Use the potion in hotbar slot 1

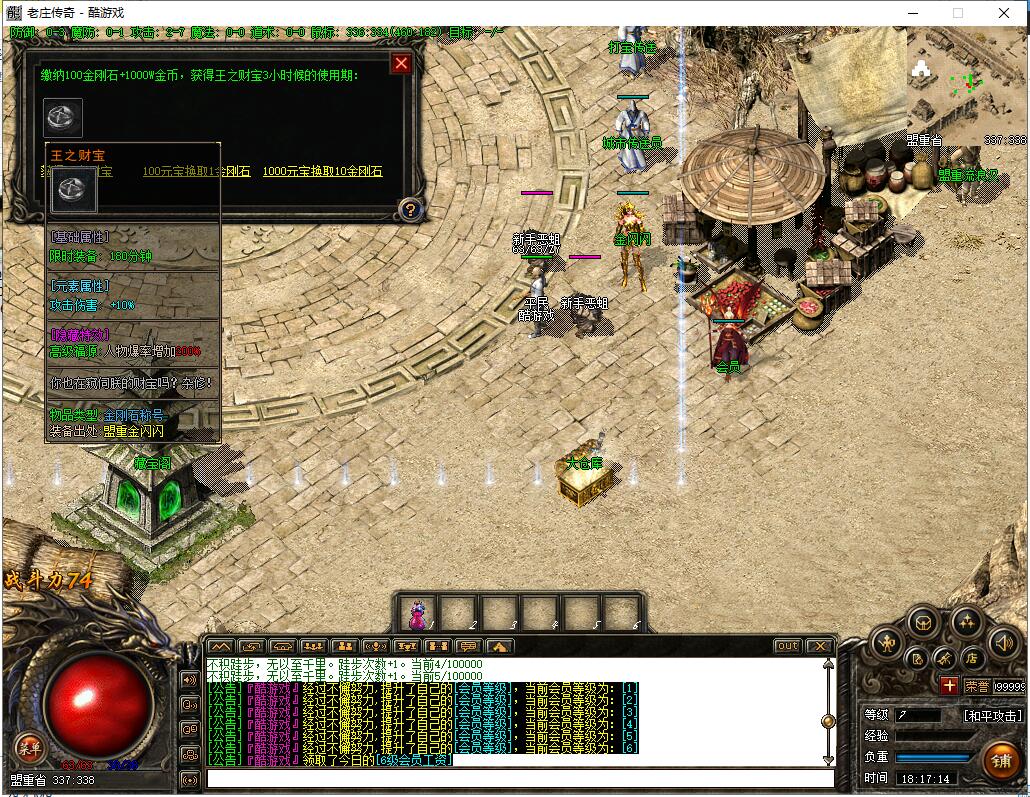tap(419, 612)
